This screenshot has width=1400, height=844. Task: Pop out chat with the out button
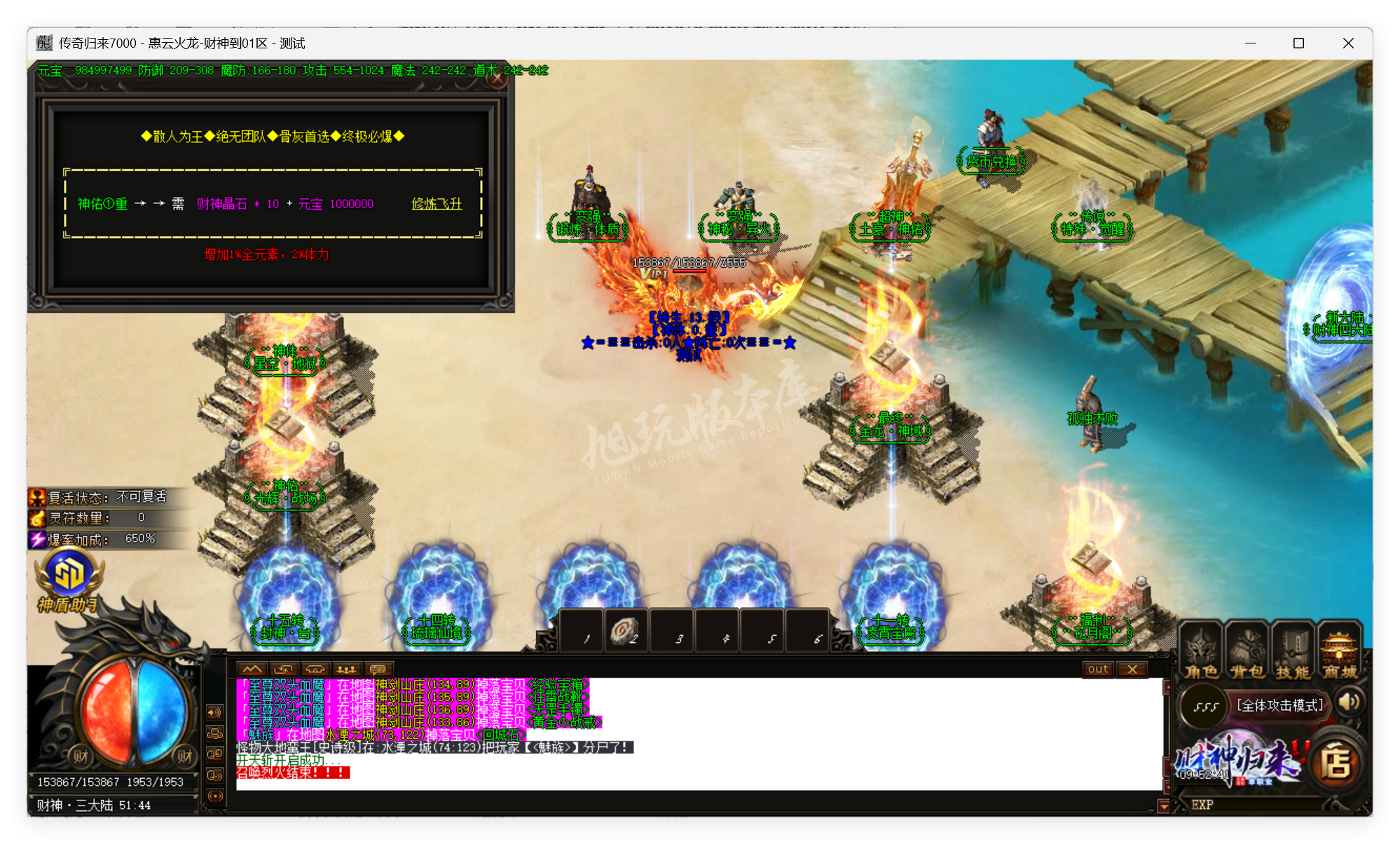pos(1098,669)
